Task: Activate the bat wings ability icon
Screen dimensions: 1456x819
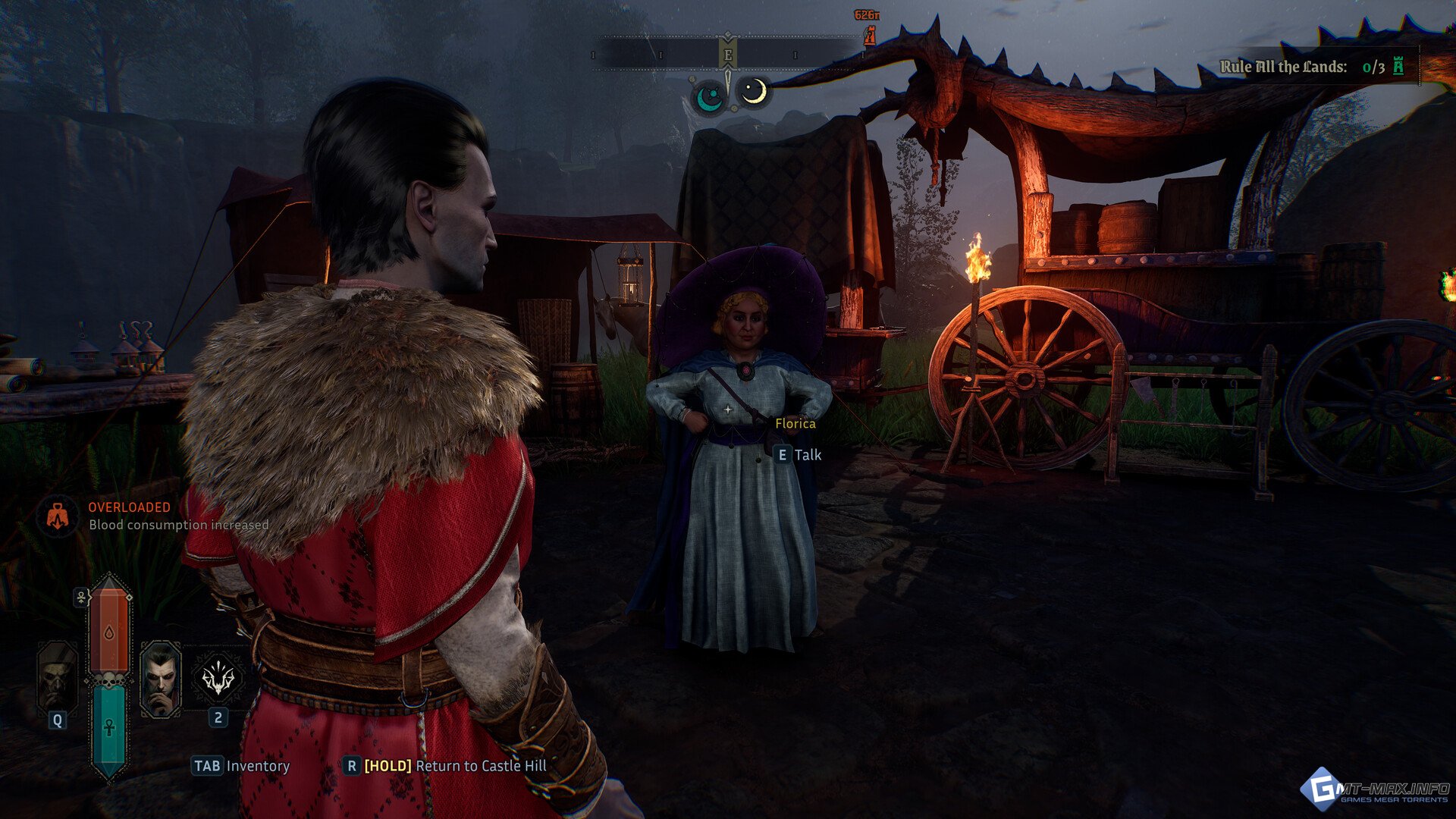Action: pyautogui.click(x=218, y=678)
